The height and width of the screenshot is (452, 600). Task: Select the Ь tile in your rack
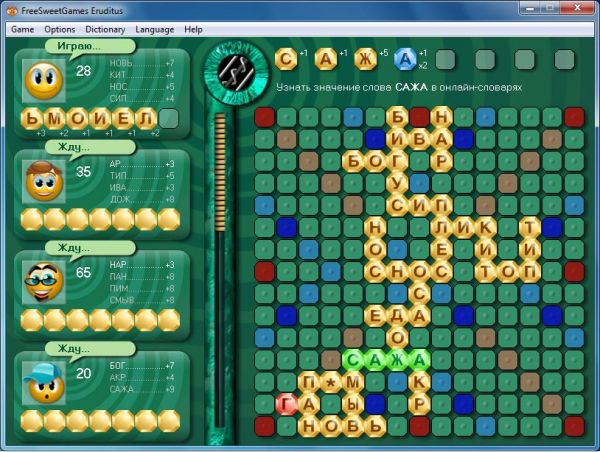31,119
